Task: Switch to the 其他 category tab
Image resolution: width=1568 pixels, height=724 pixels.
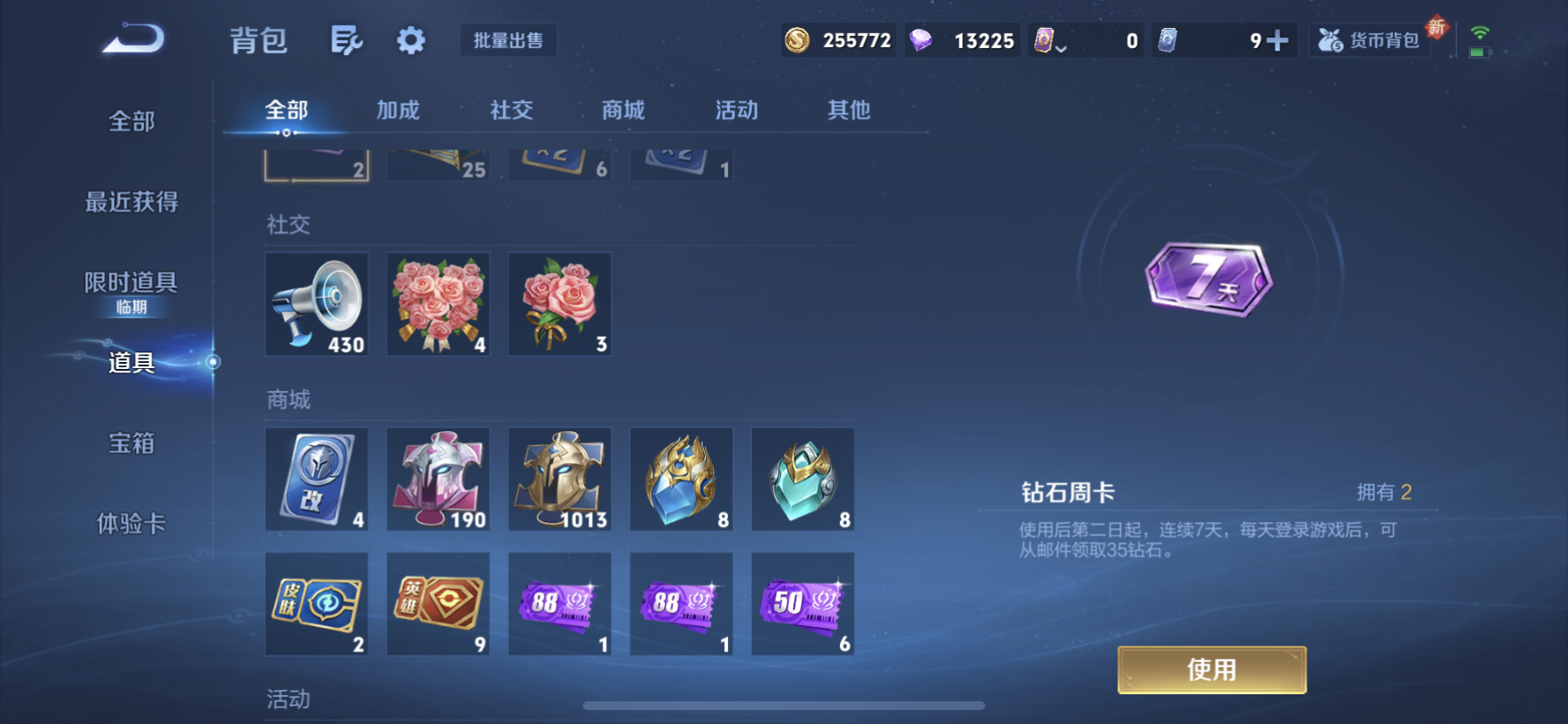Action: click(x=846, y=109)
